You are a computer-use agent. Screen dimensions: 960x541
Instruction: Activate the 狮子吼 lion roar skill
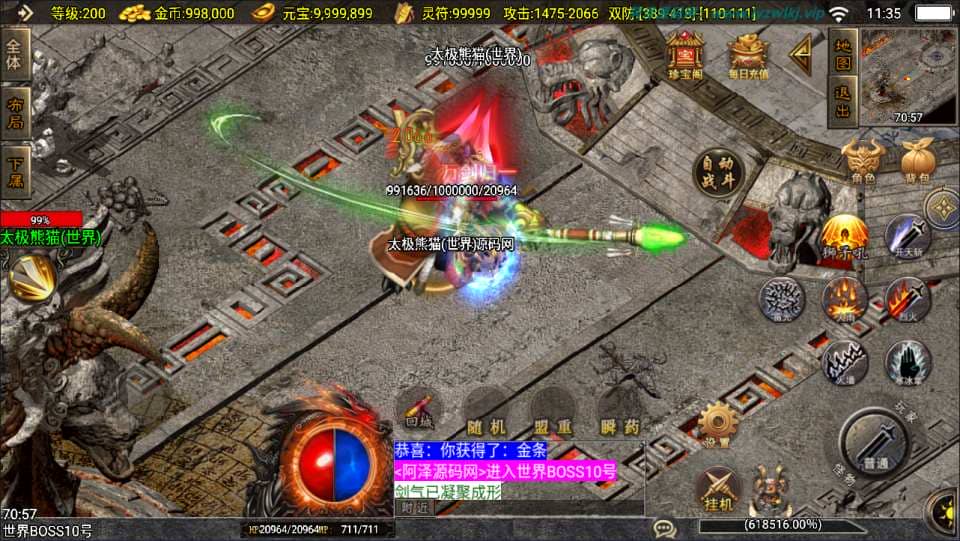point(844,236)
